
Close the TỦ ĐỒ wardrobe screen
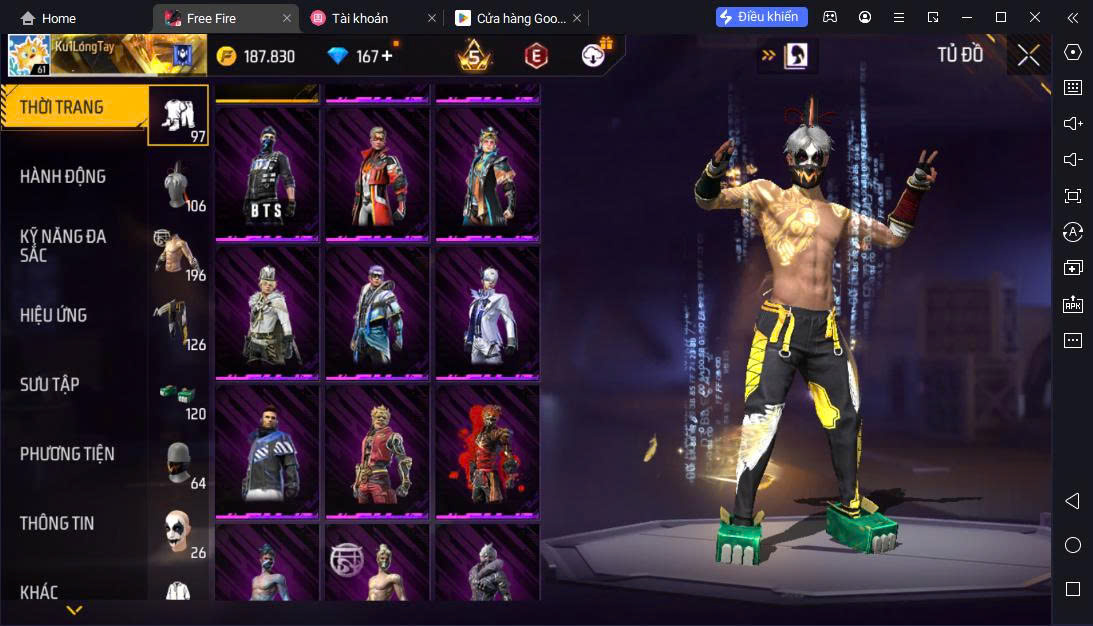pyautogui.click(x=1029, y=55)
